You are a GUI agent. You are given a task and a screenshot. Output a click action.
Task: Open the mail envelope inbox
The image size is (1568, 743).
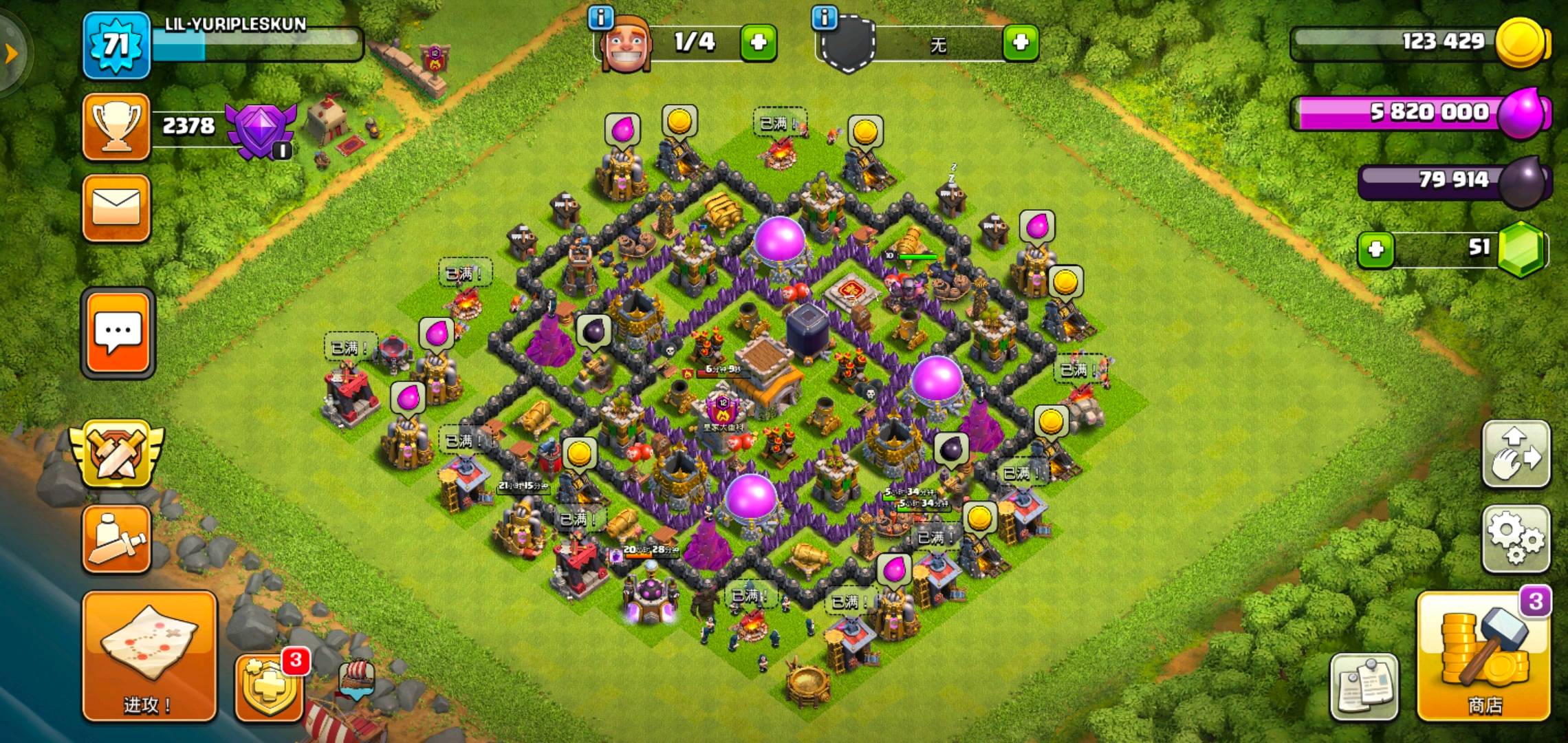tap(116, 208)
